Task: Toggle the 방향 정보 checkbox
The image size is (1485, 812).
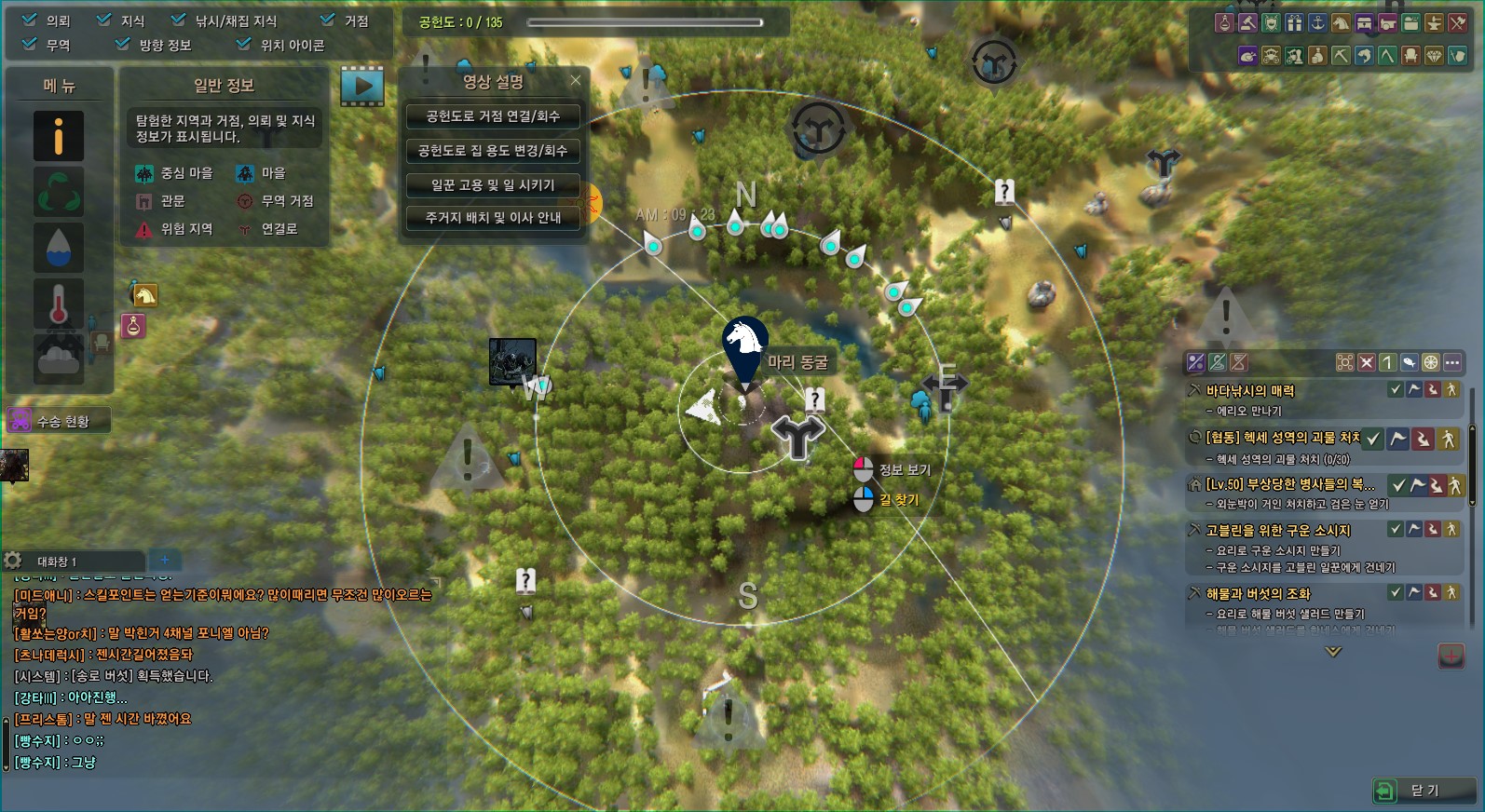Action: pyautogui.click(x=122, y=43)
